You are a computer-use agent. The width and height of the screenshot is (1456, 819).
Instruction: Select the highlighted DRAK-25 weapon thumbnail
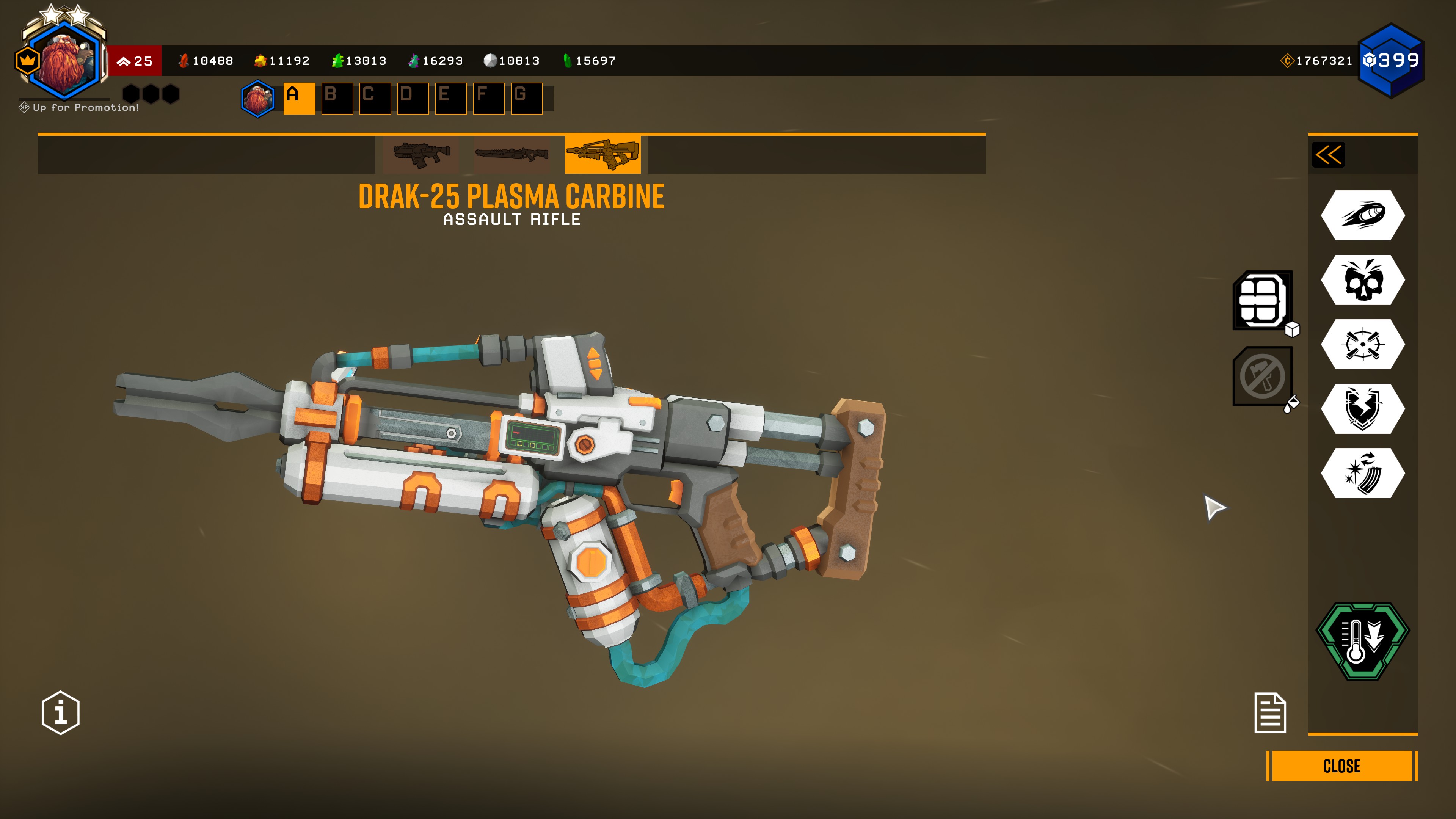tap(602, 154)
